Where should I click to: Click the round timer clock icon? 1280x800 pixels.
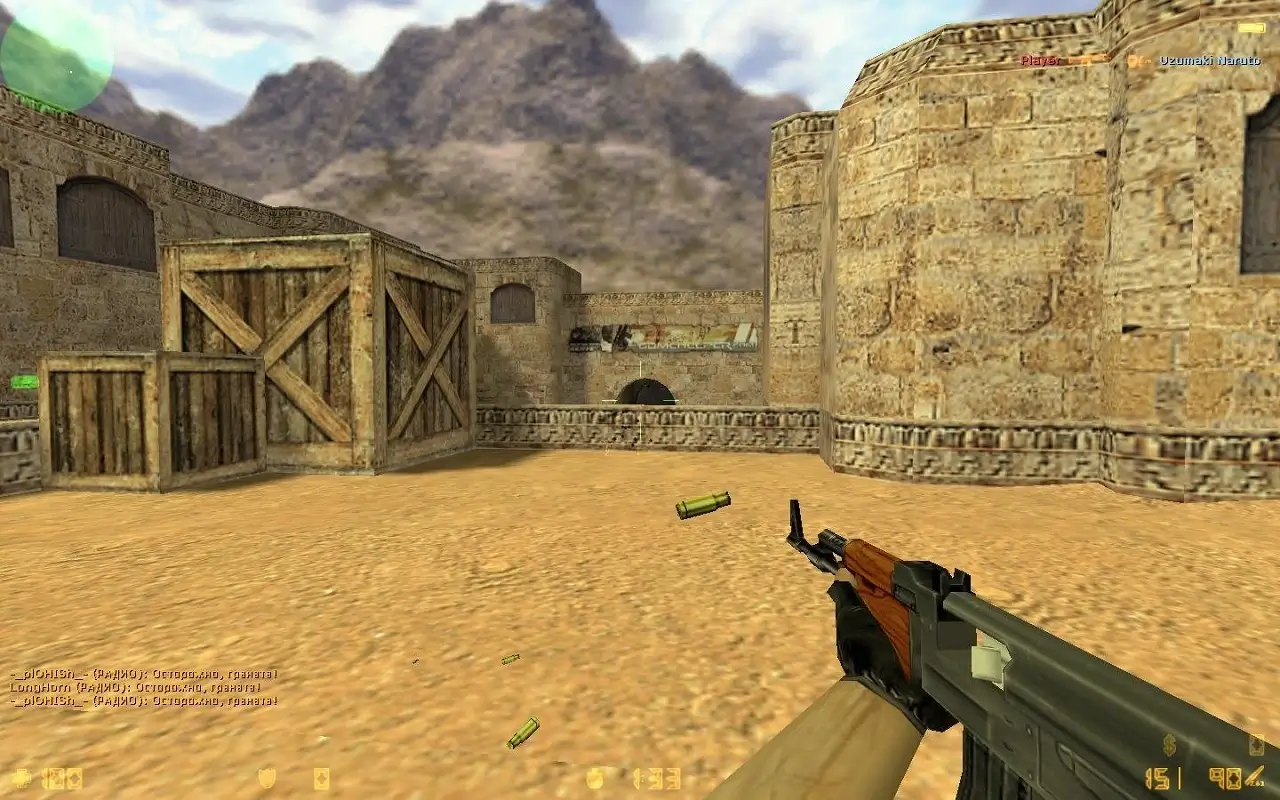click(x=594, y=776)
